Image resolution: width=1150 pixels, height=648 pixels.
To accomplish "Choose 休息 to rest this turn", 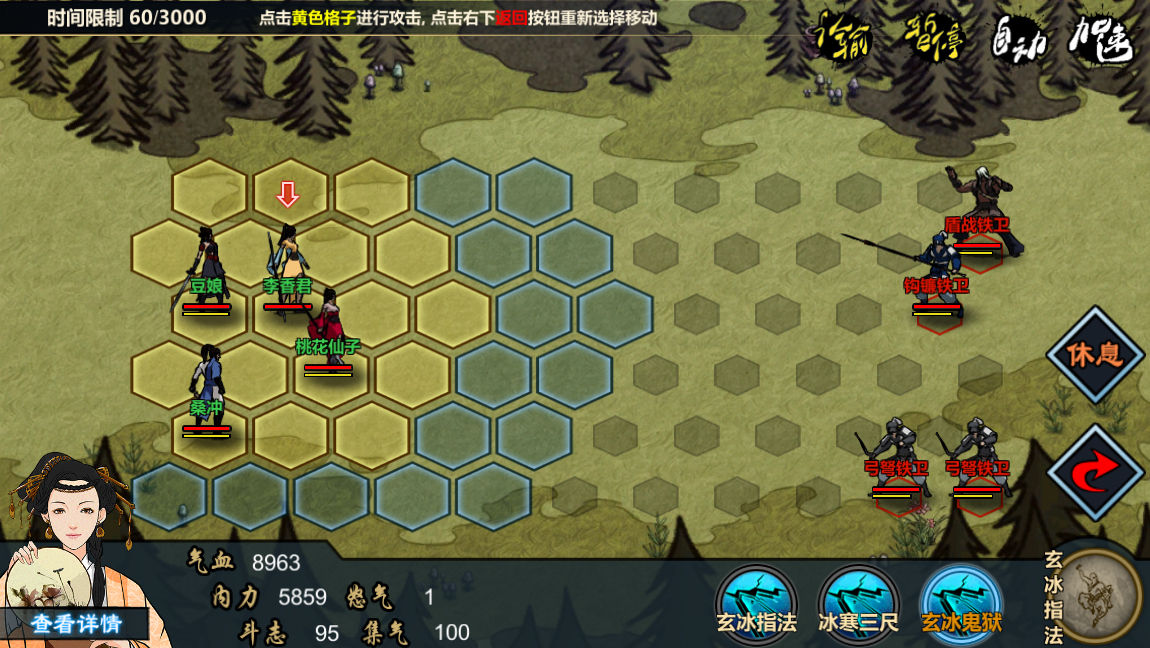I will coord(1095,355).
